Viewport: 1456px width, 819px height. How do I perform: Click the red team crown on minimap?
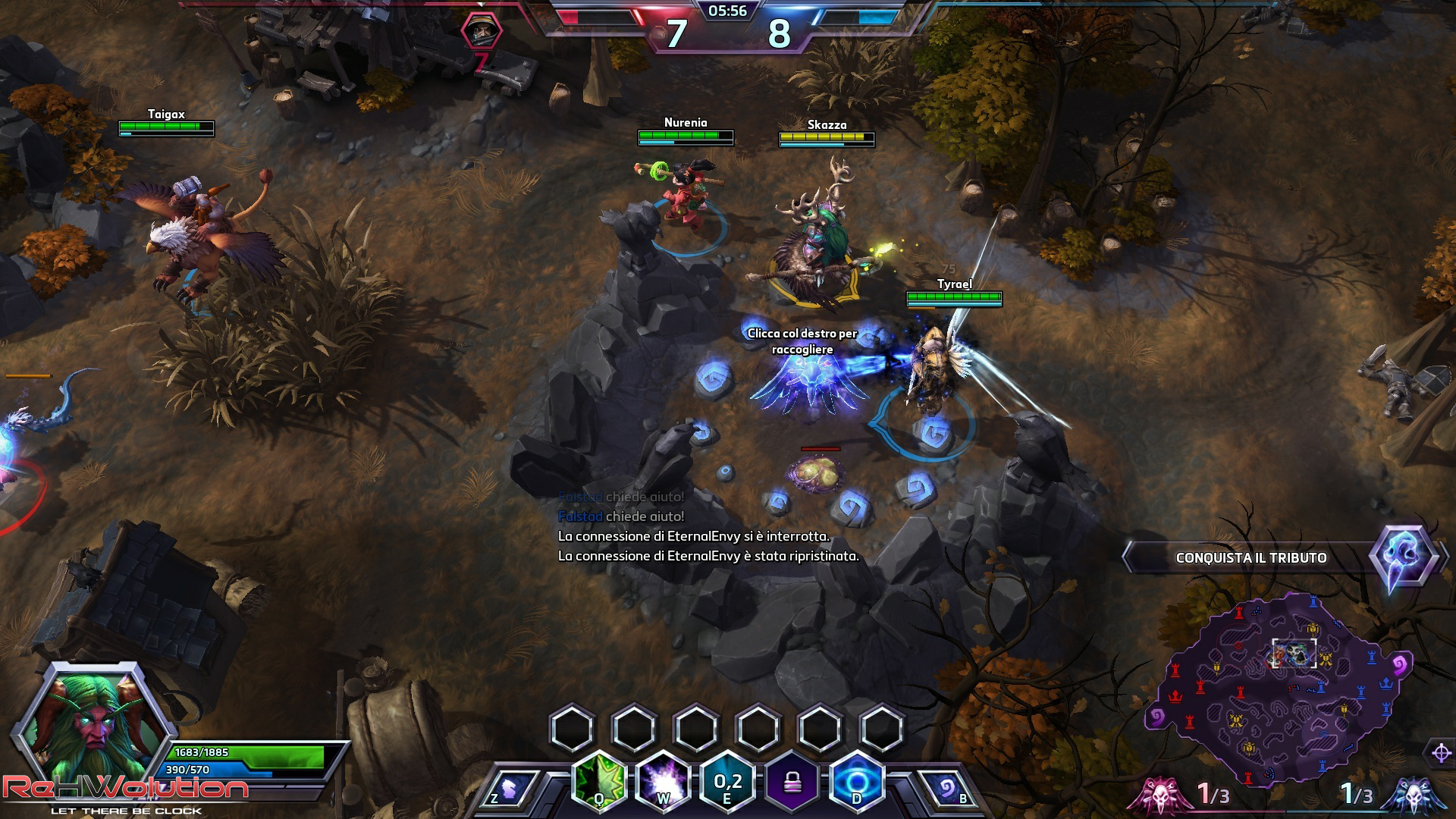pyautogui.click(x=1176, y=695)
